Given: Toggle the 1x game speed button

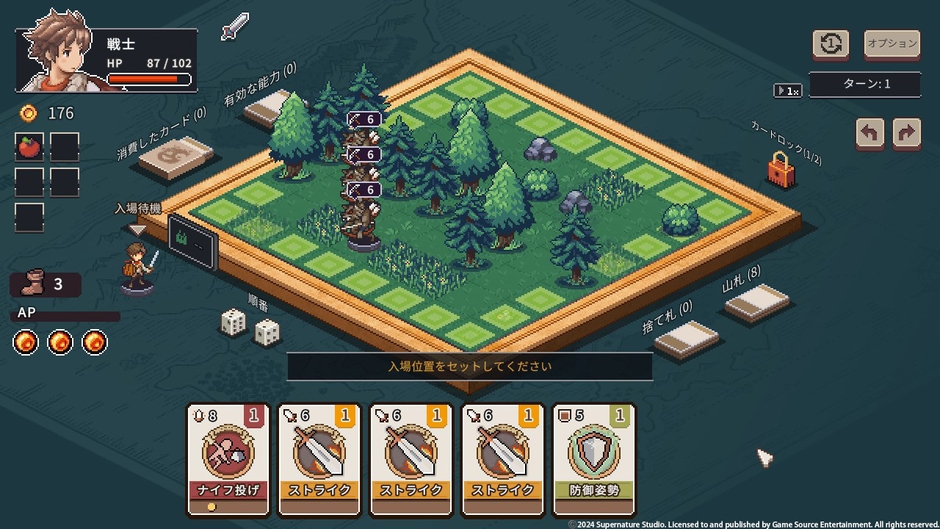Looking at the screenshot, I should pos(788,91).
